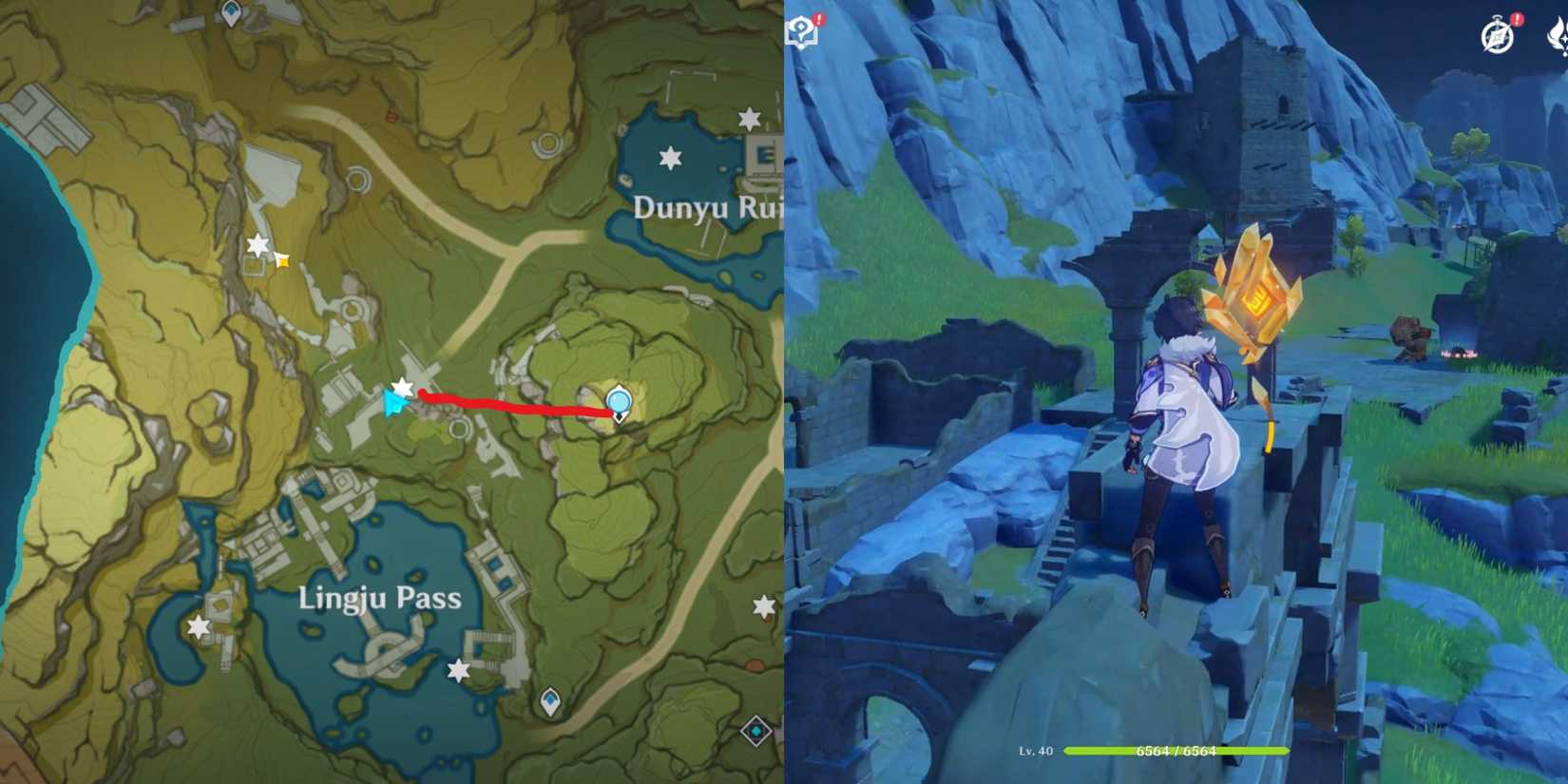Viewport: 1568px width, 784px height.
Task: Select the star marker inside Dunyu Ruins lake
Action: 671,158
